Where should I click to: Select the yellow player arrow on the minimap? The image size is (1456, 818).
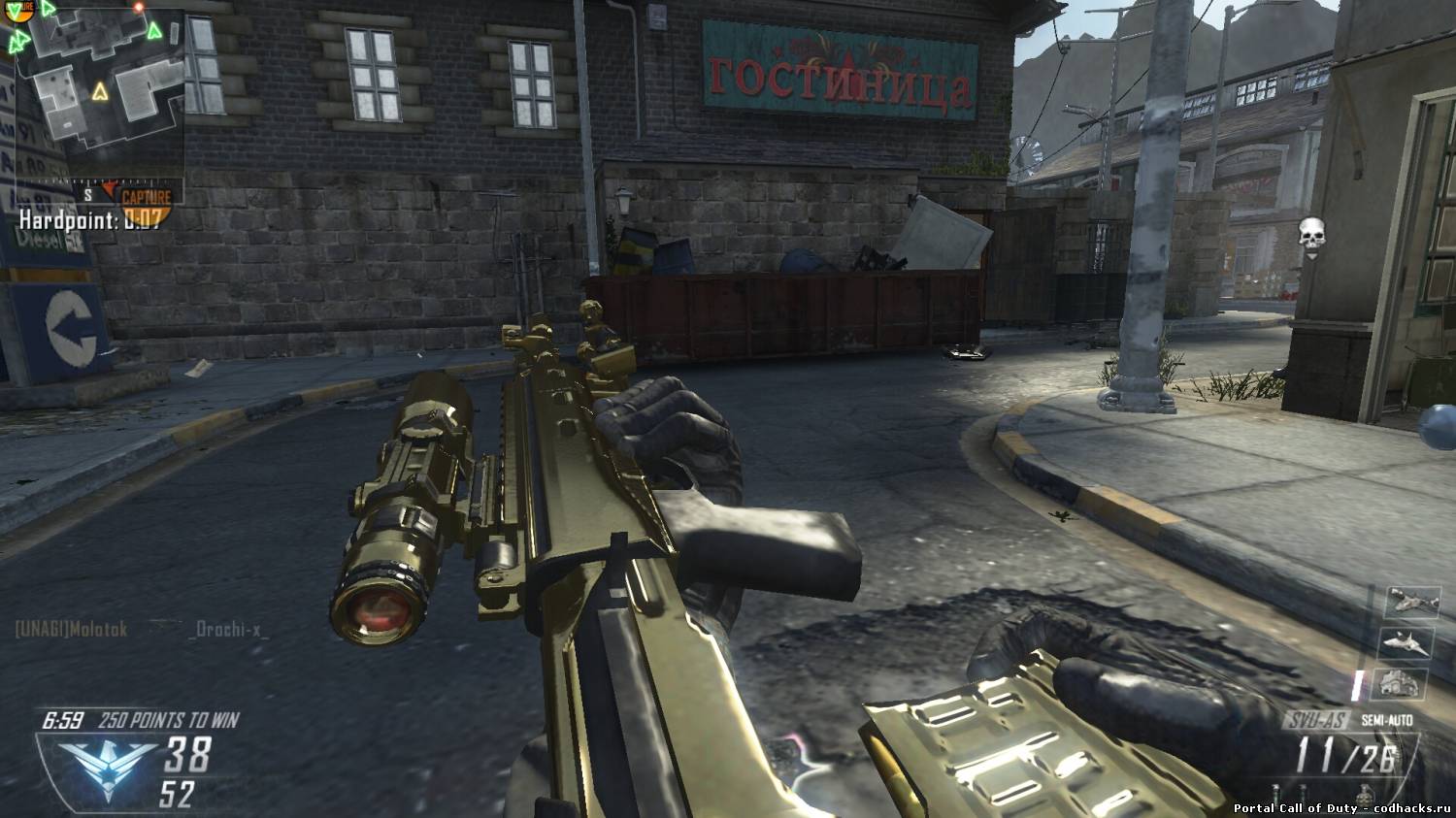point(99,92)
